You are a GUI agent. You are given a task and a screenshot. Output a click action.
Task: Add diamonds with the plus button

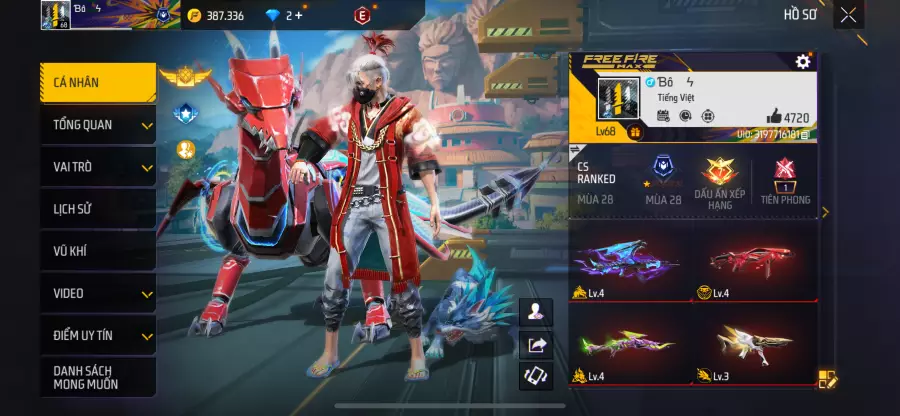pyautogui.click(x=298, y=16)
